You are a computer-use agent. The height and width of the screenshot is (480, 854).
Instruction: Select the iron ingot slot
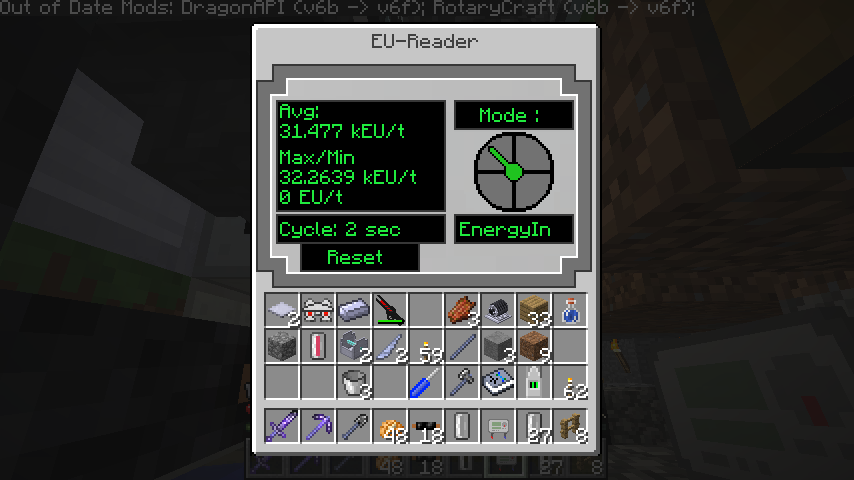pos(354,310)
